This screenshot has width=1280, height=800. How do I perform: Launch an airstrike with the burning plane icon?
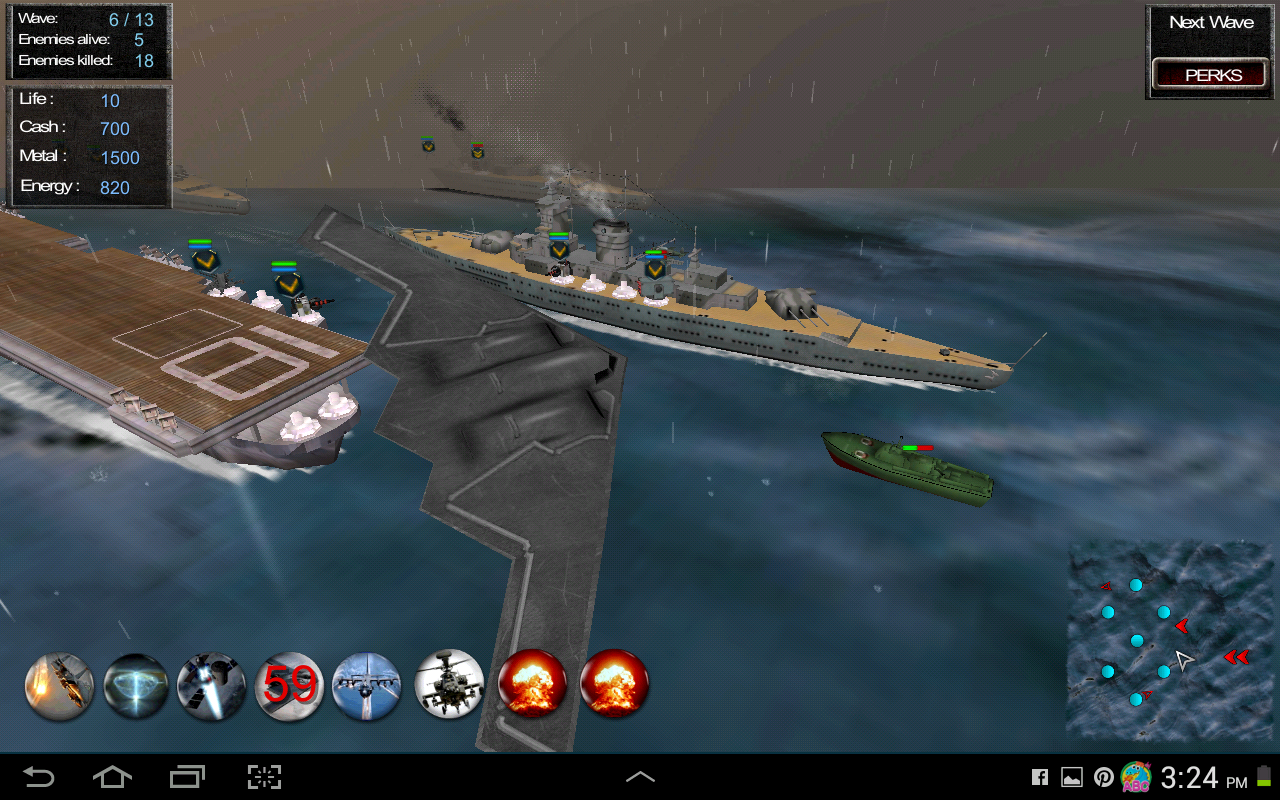tap(58, 686)
